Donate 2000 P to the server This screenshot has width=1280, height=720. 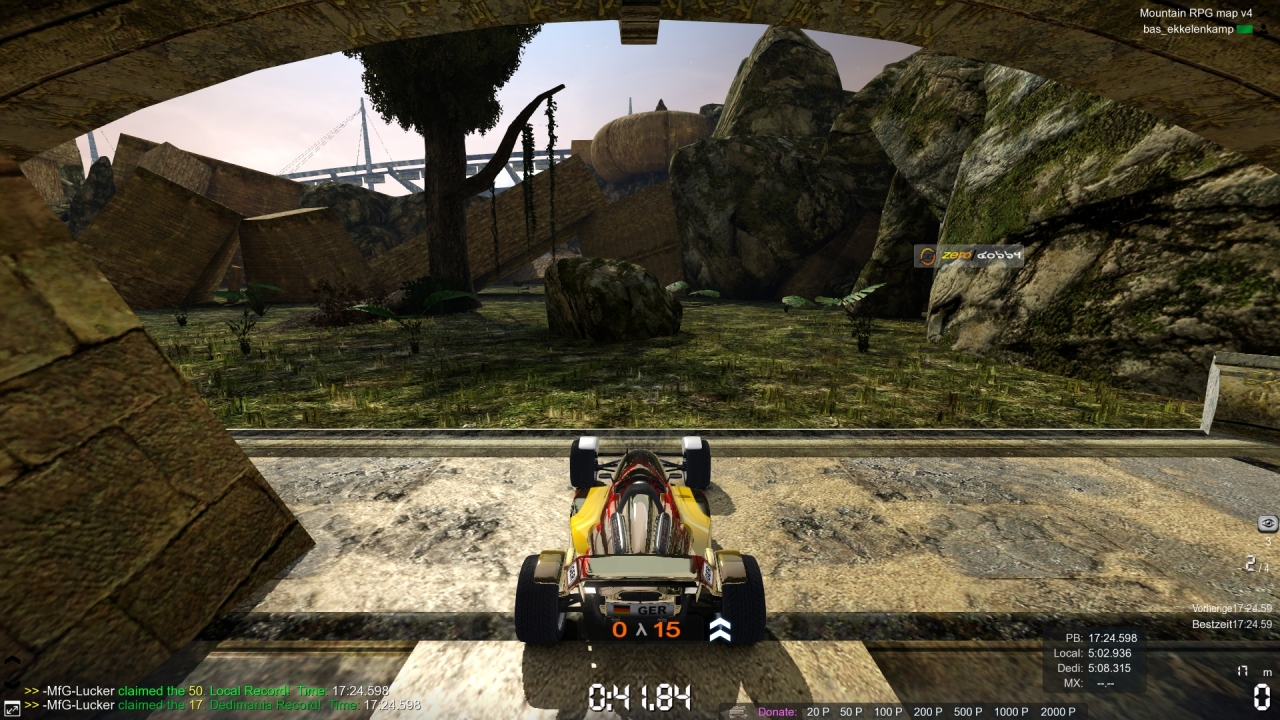(x=1058, y=712)
